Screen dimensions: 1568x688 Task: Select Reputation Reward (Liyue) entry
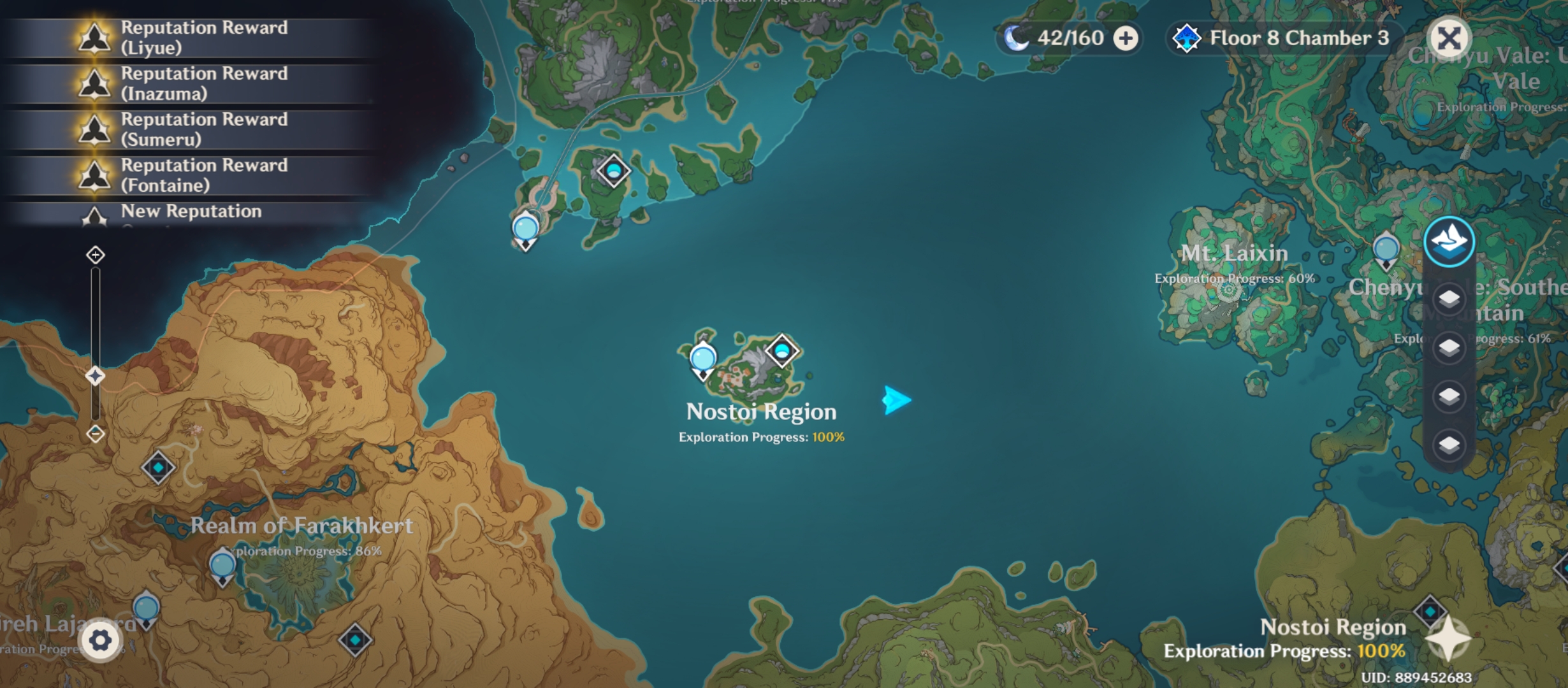(x=191, y=38)
